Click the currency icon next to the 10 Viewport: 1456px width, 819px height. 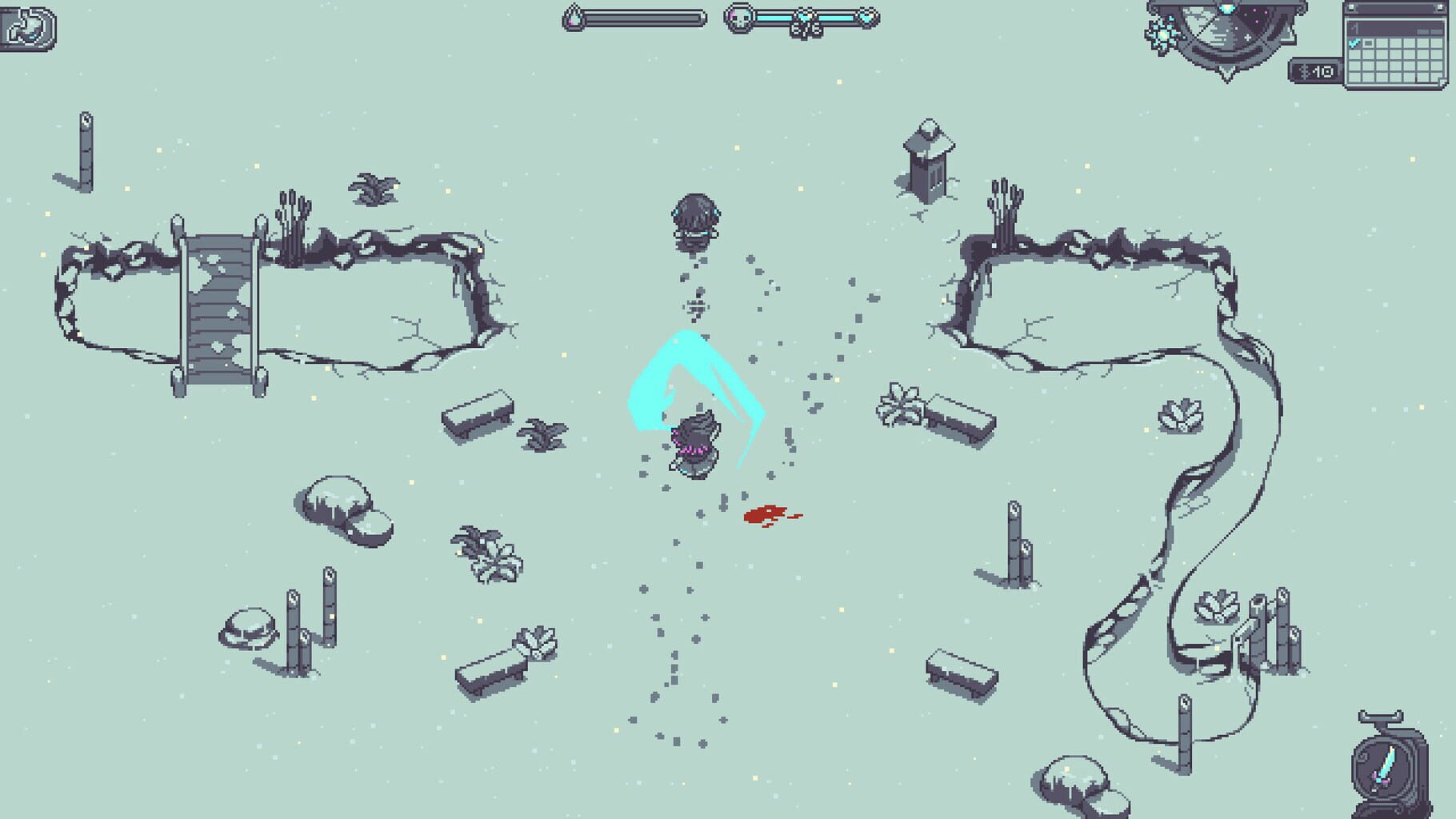[x=1304, y=71]
